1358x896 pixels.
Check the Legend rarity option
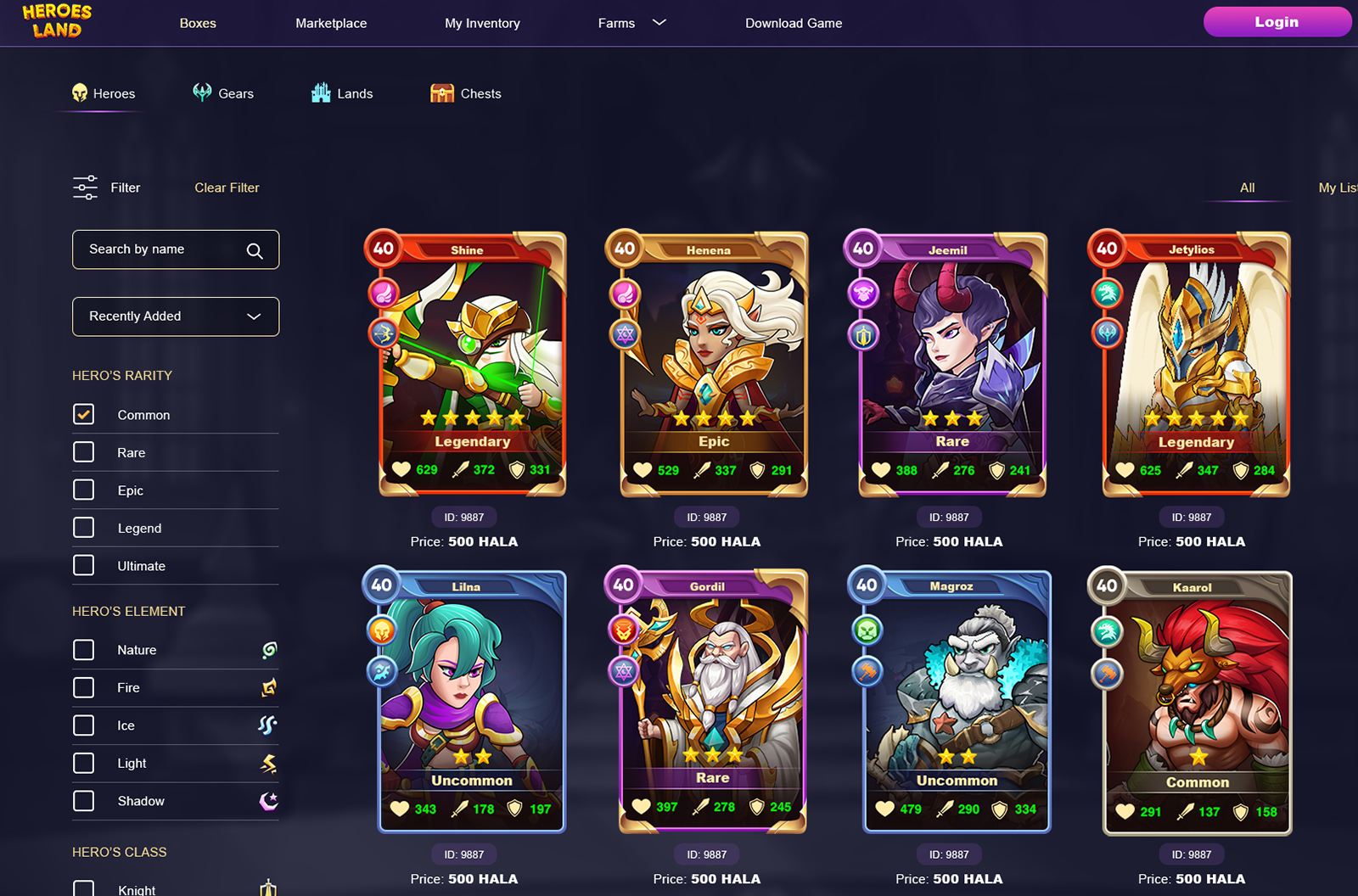coord(83,527)
